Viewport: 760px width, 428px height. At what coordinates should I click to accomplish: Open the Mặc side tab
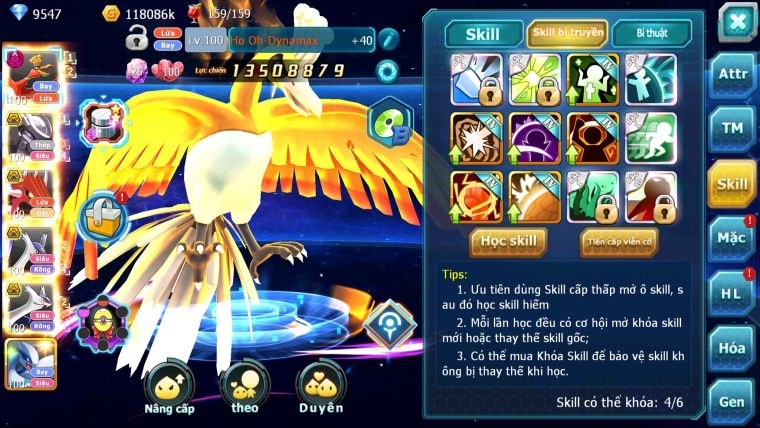coord(732,237)
